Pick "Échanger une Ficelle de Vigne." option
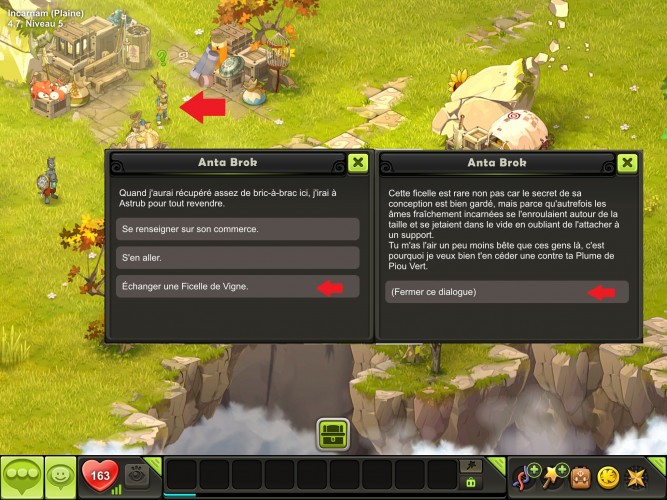 coord(237,287)
